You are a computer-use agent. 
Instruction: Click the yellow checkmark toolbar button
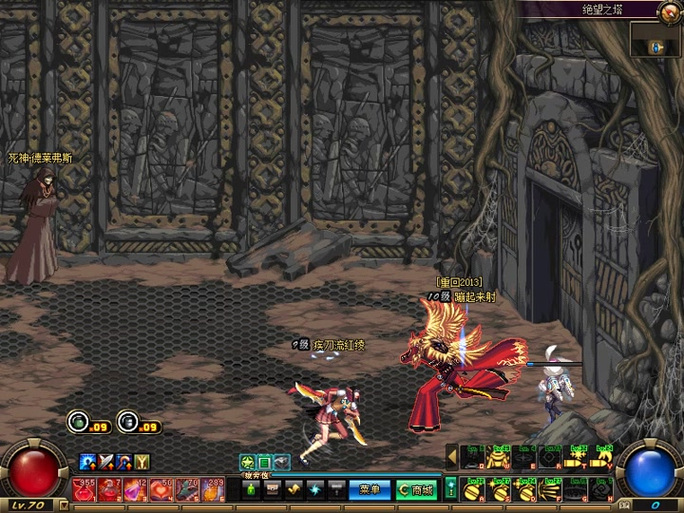pyautogui.click(x=294, y=490)
